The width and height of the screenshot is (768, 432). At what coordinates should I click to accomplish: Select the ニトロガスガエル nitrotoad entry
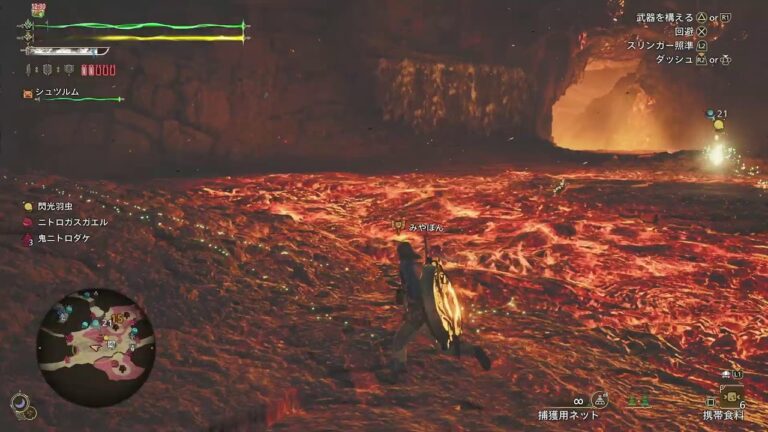73,222
